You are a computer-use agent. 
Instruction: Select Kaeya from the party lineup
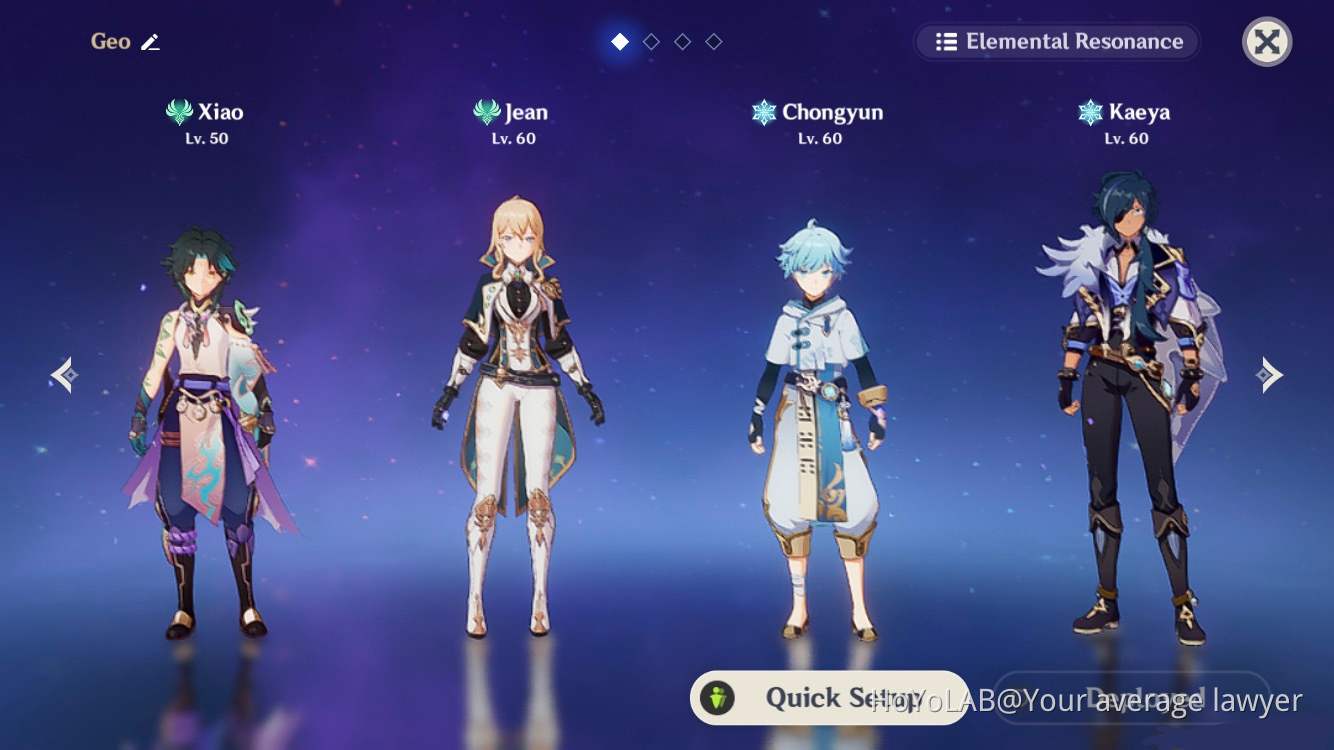tap(1130, 400)
